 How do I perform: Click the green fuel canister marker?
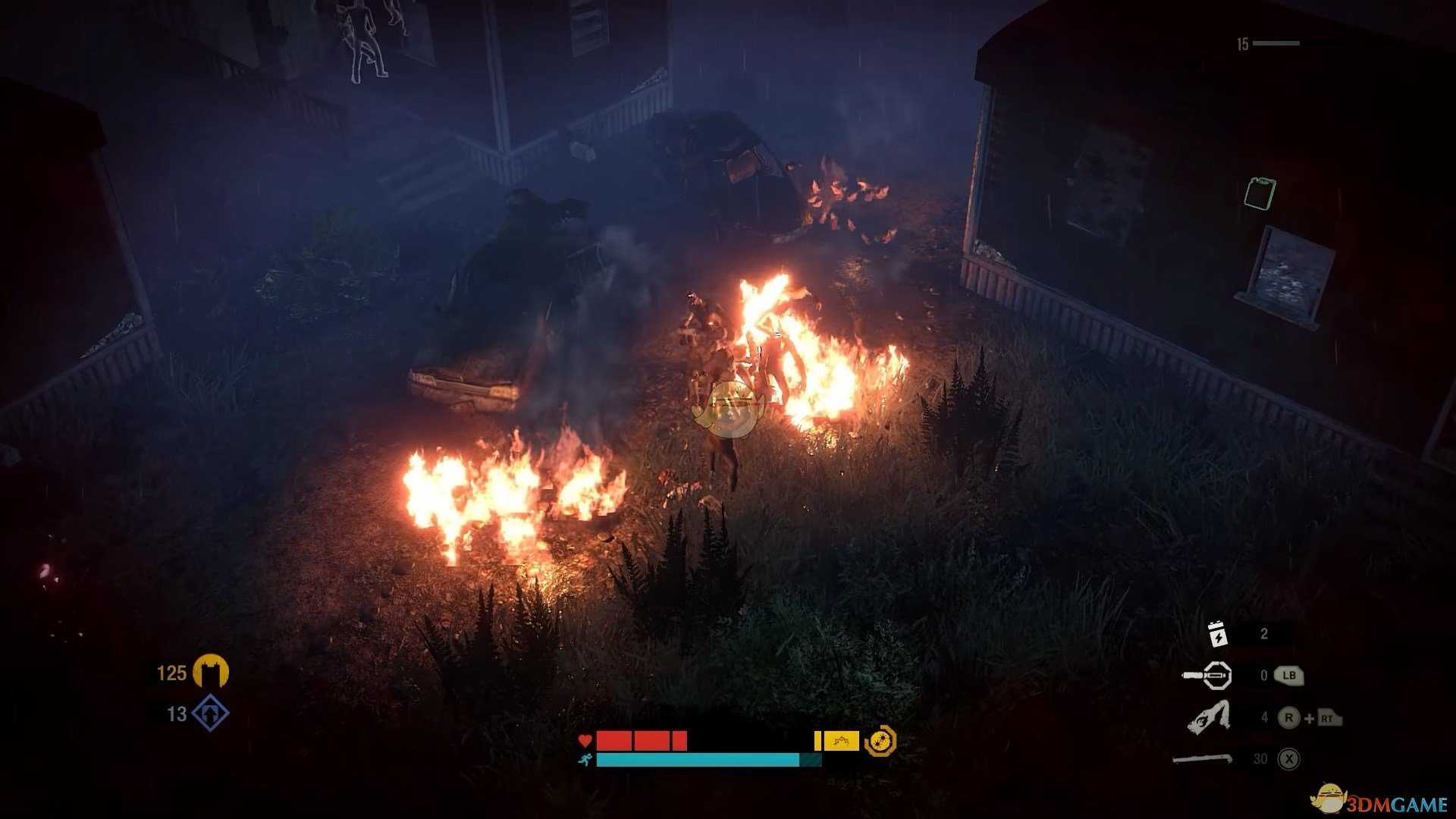(1260, 193)
